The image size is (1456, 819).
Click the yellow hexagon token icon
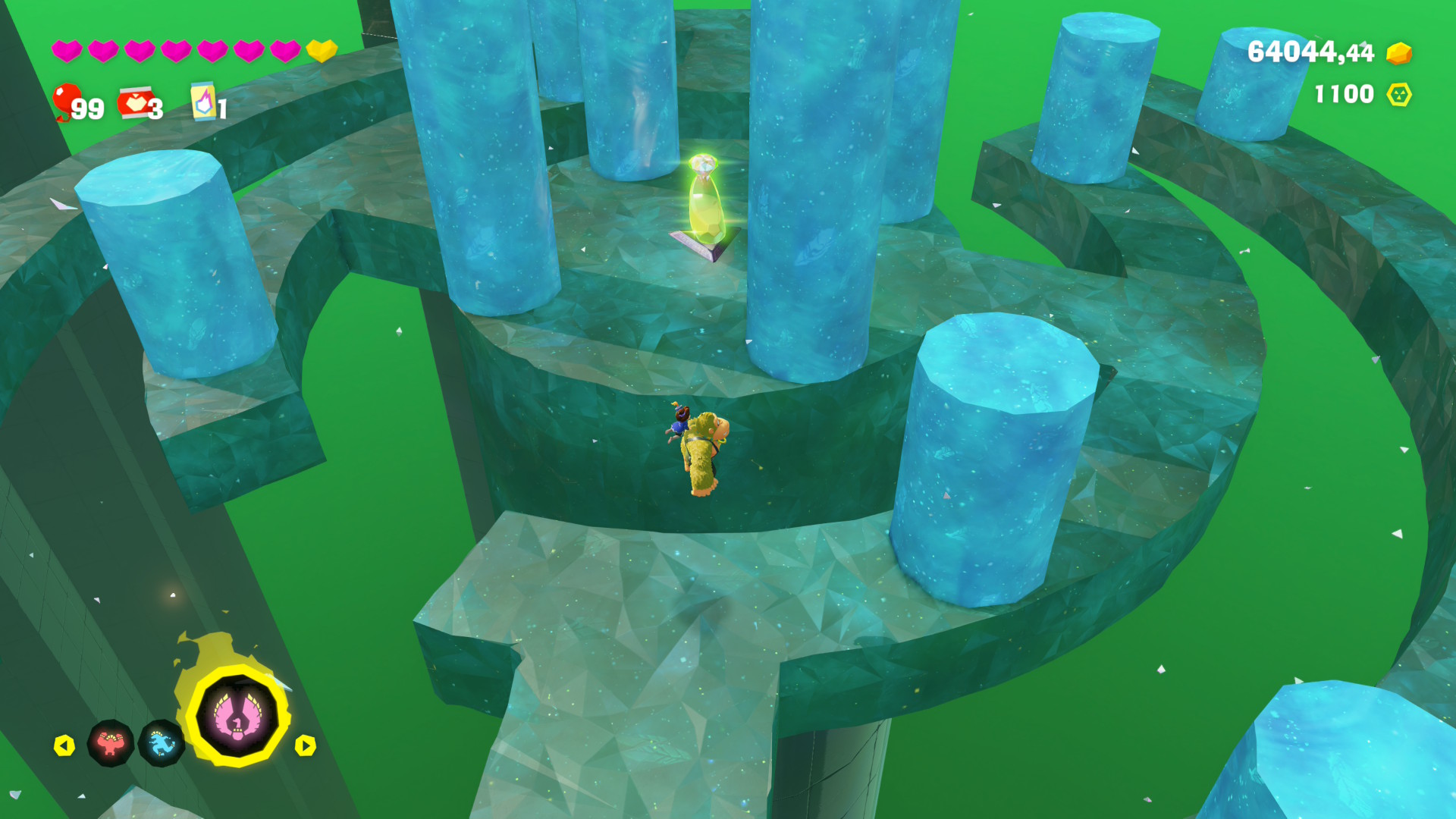[x=1399, y=94]
